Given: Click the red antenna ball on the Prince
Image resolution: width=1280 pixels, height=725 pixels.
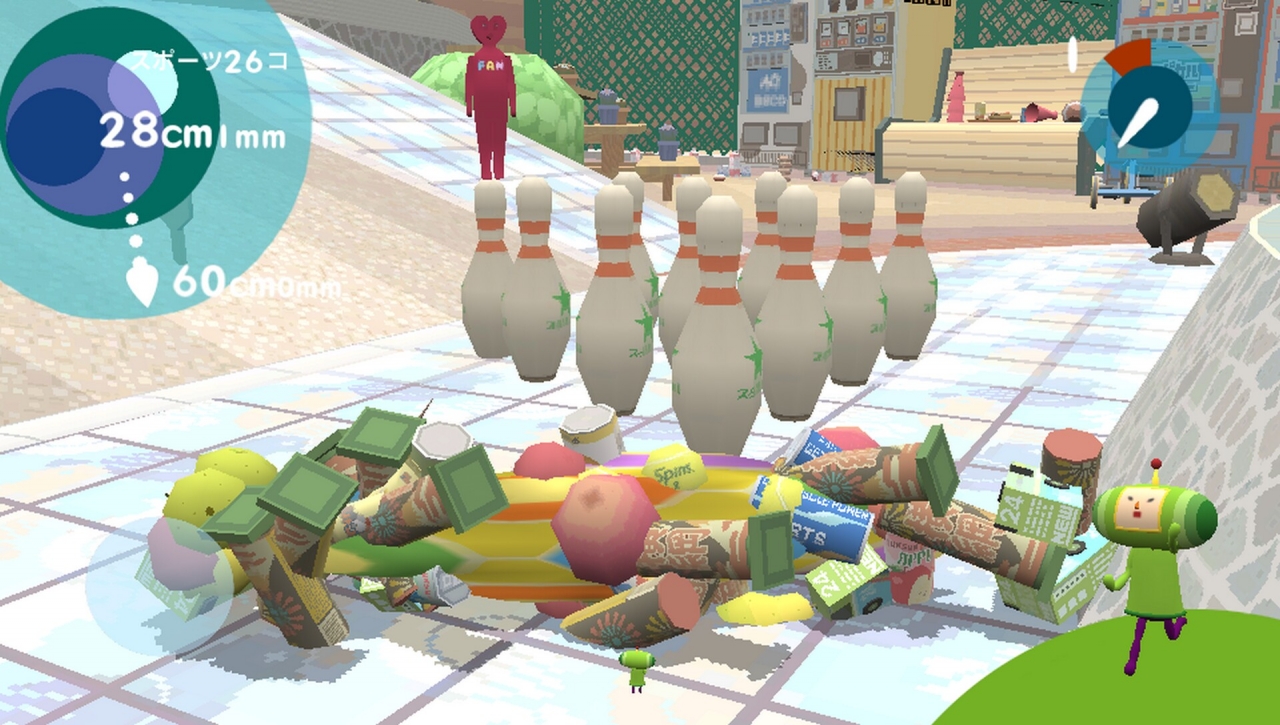Looking at the screenshot, I should [1155, 463].
